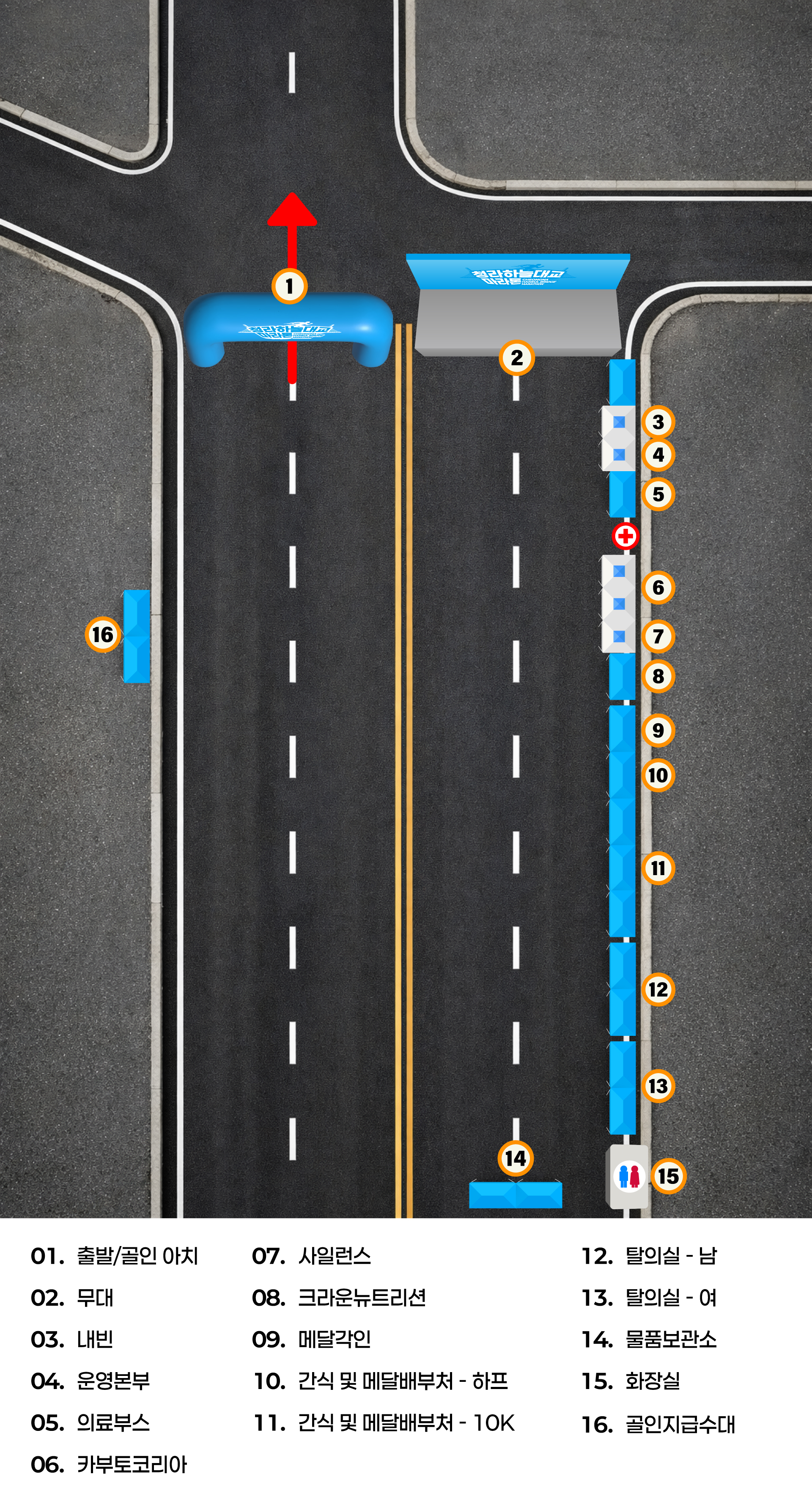812x1499 pixels.
Task: Click the orange map marker numbered 12
Action: point(658,989)
